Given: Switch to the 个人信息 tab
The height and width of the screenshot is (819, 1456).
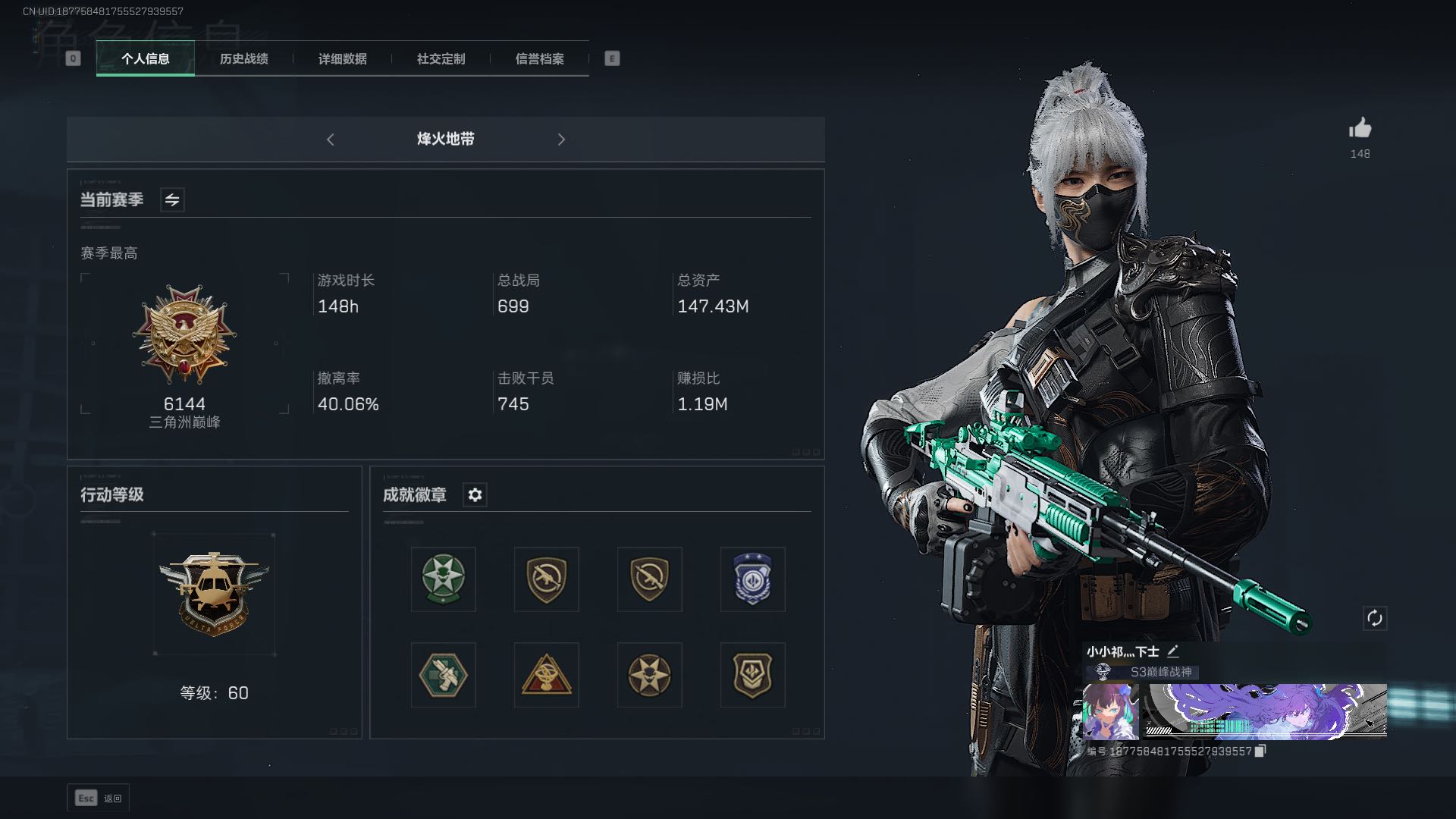Looking at the screenshot, I should (x=145, y=58).
